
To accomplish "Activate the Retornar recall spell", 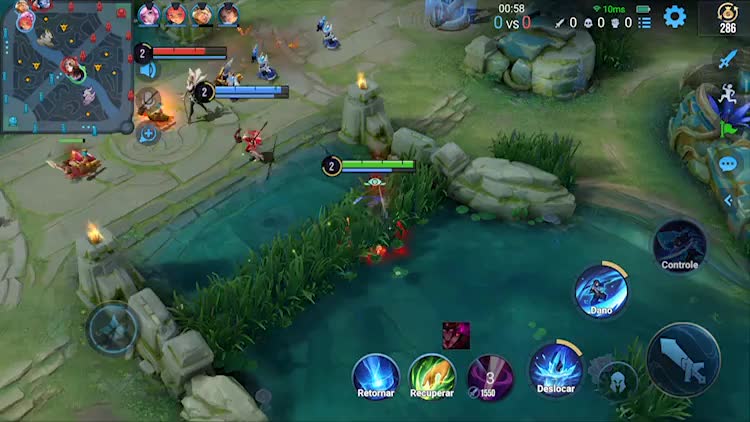I will [376, 376].
